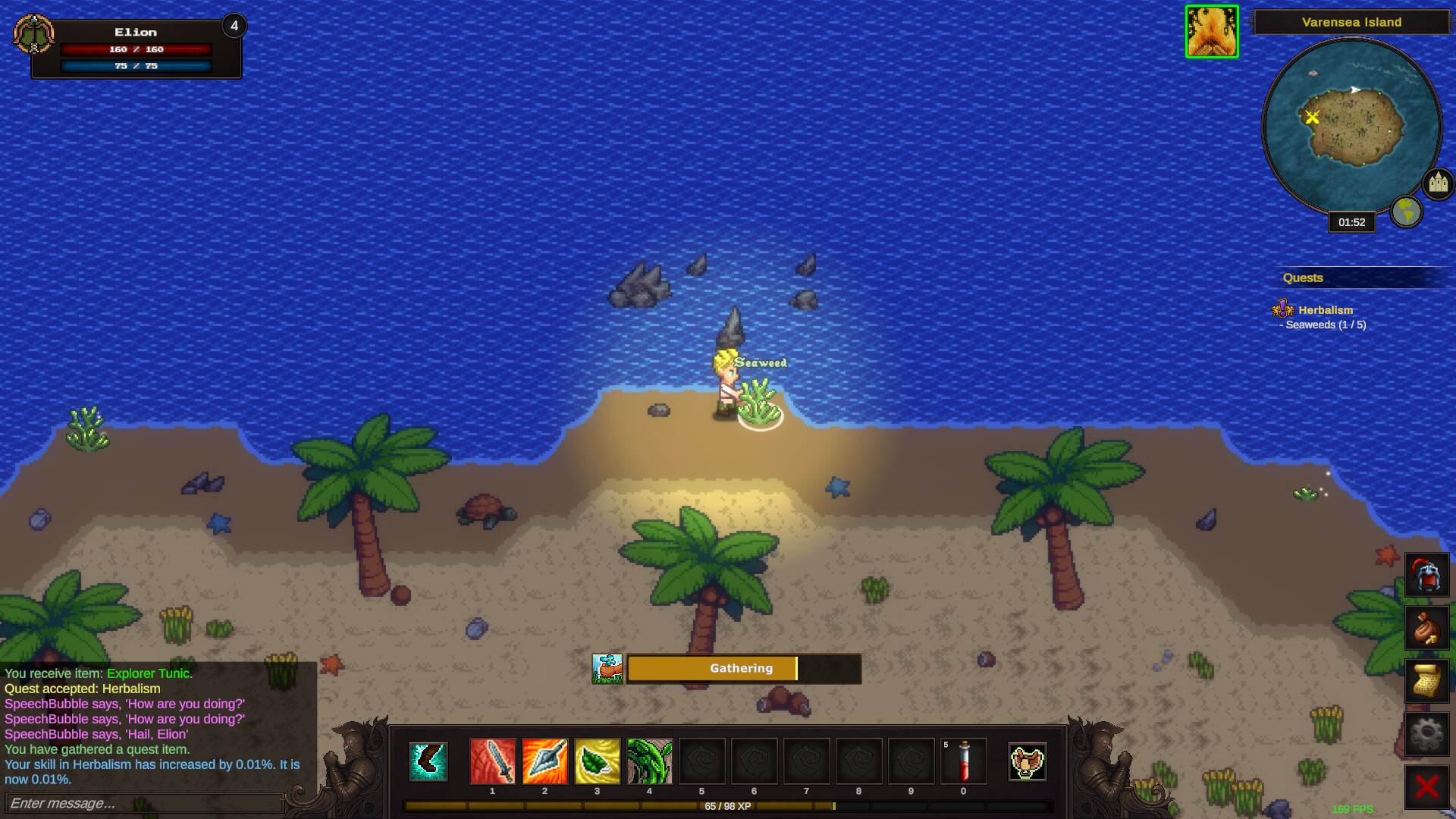The width and height of the screenshot is (1456, 819).
Task: Toggle tracking for the Herbalism quest
Action: (1326, 310)
